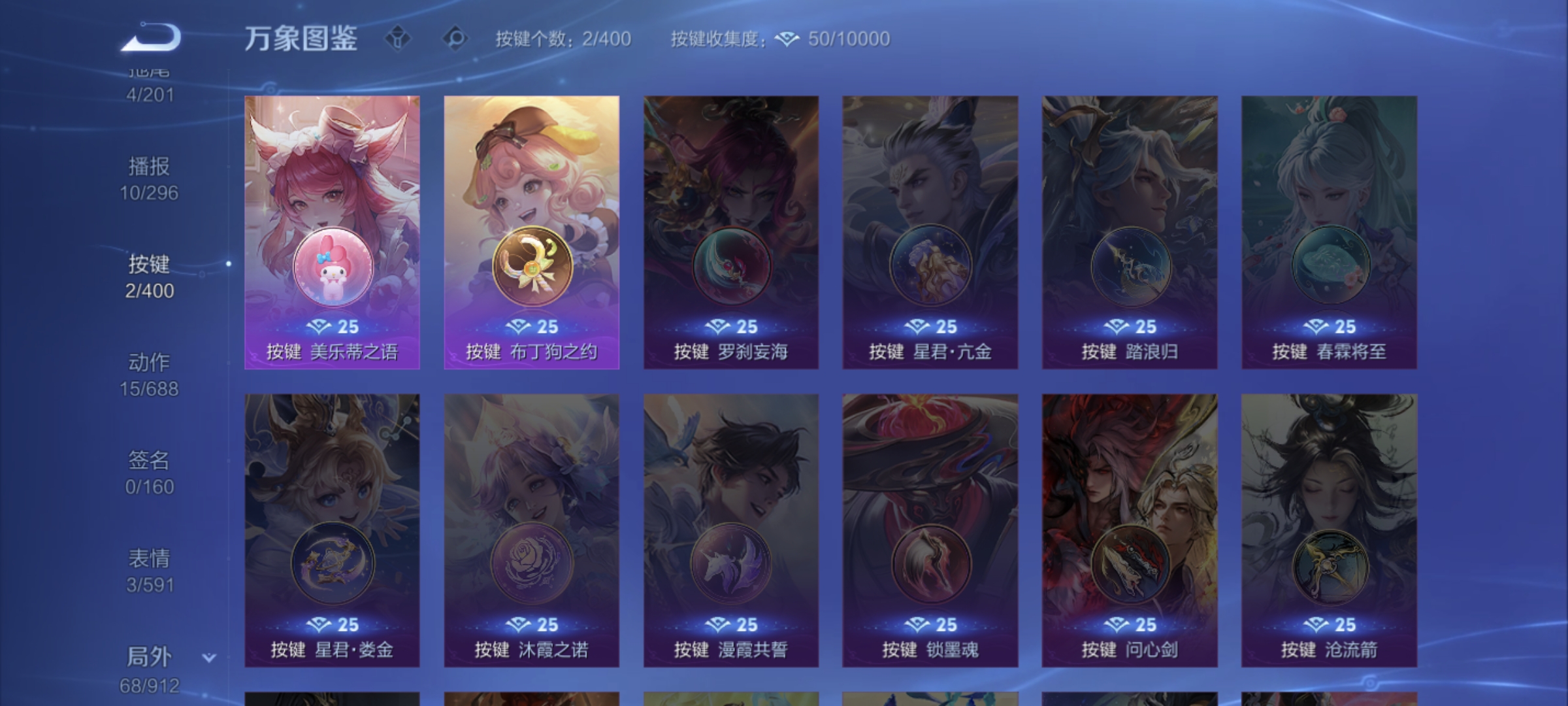Screen dimensions: 1568x706
Task: Click the 局外 category label
Action: (x=149, y=656)
